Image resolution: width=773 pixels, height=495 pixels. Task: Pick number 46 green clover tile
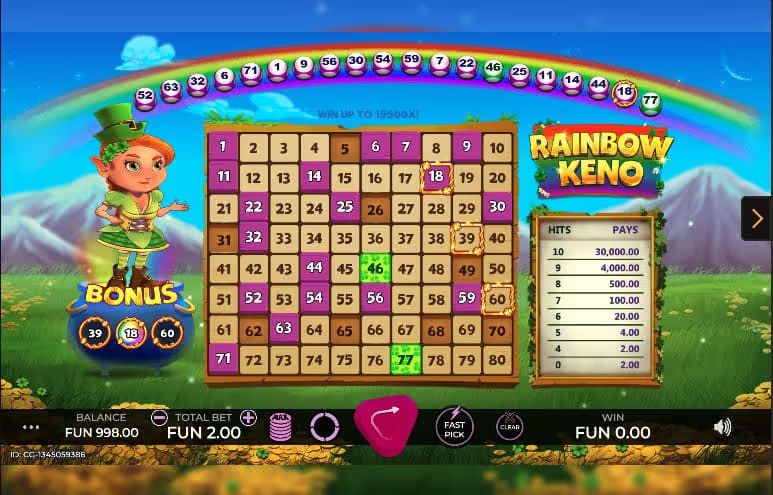point(375,268)
